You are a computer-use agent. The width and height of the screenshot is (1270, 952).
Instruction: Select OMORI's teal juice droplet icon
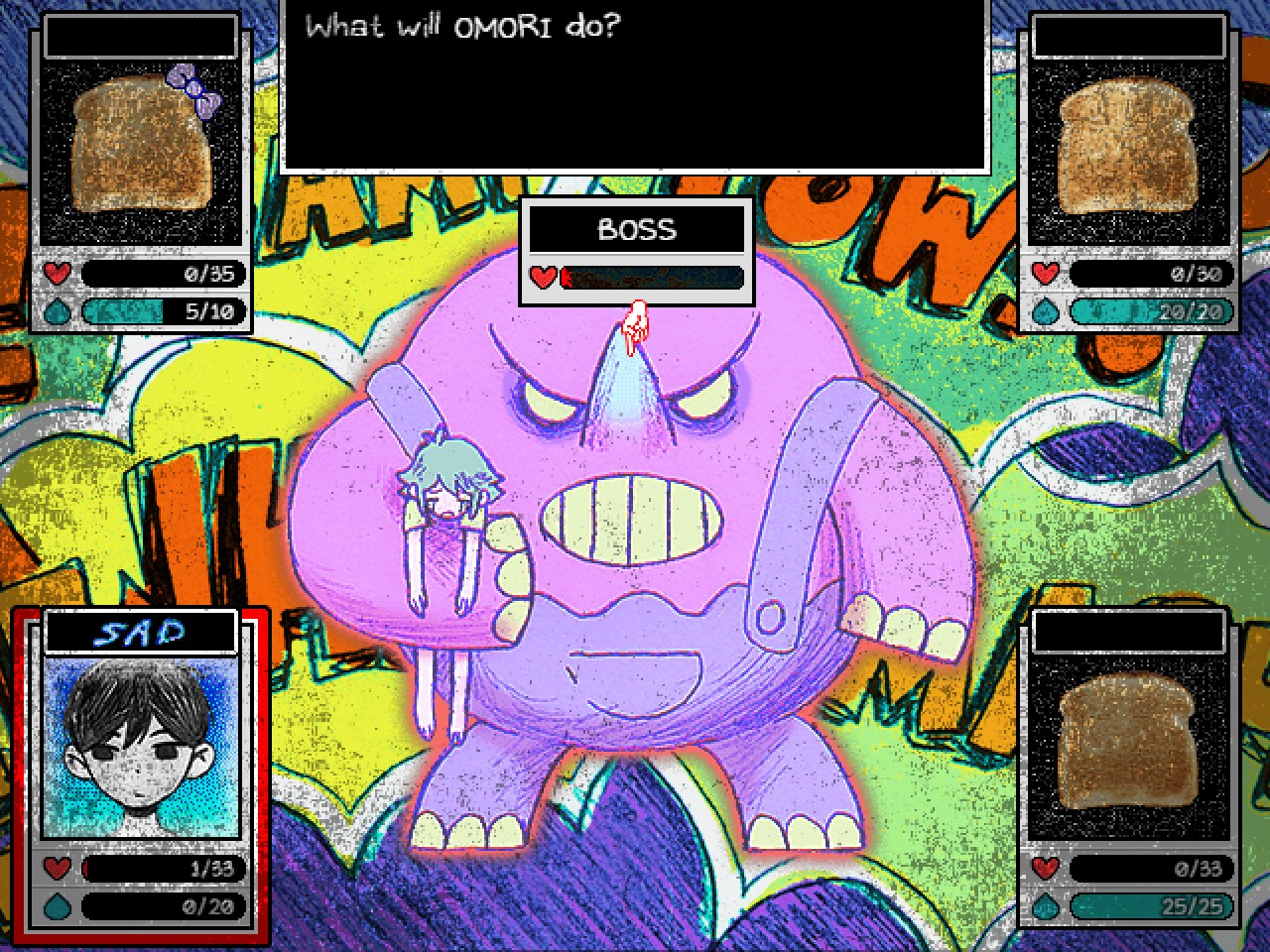pyautogui.click(x=57, y=906)
